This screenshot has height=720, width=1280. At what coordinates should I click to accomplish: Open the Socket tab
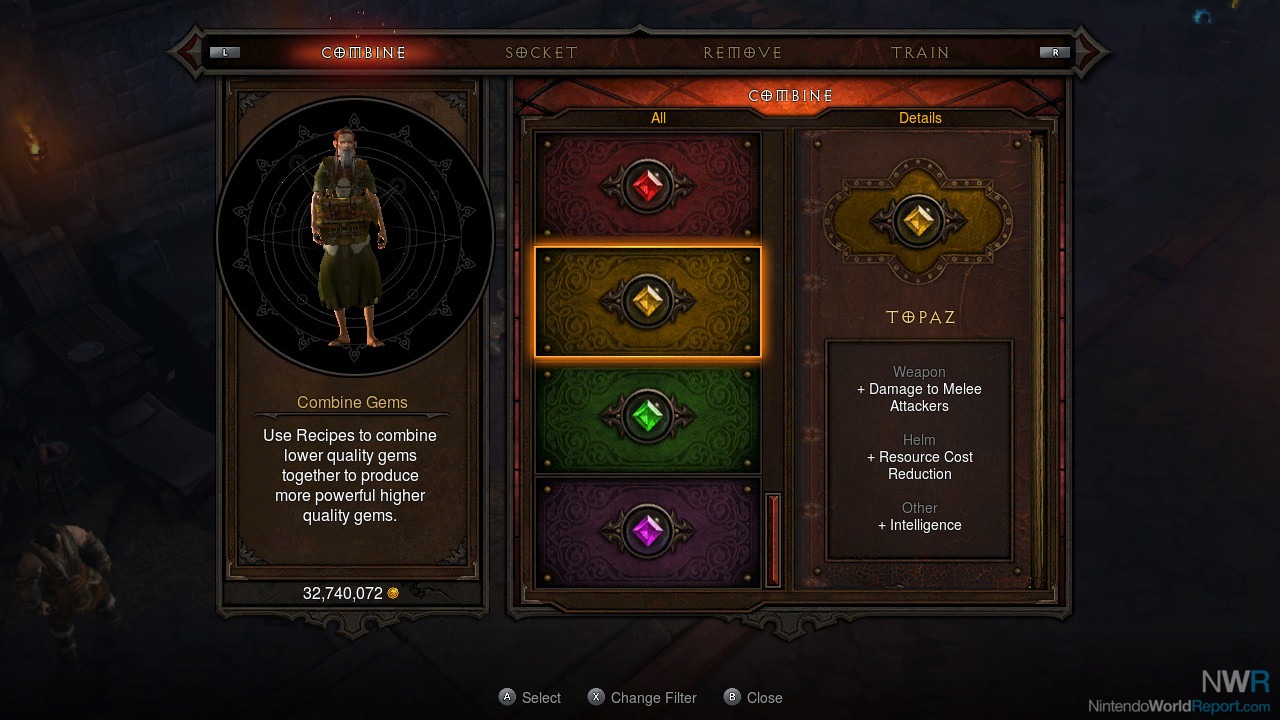(541, 53)
